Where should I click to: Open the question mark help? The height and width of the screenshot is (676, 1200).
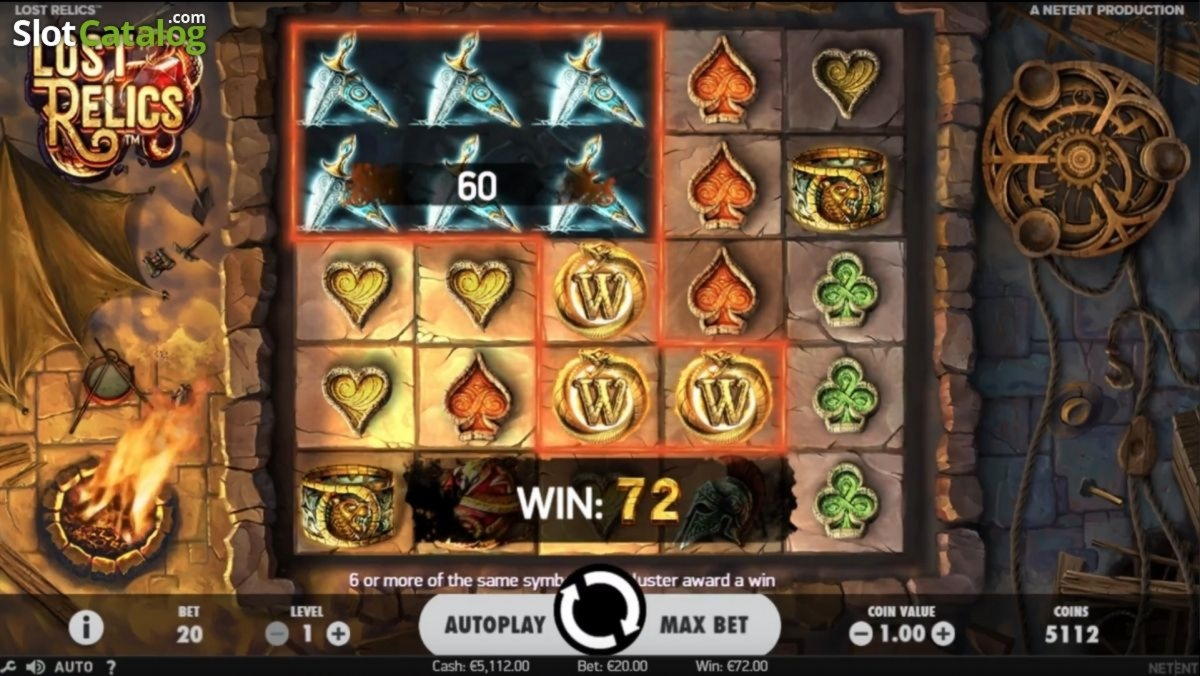pyautogui.click(x=111, y=667)
